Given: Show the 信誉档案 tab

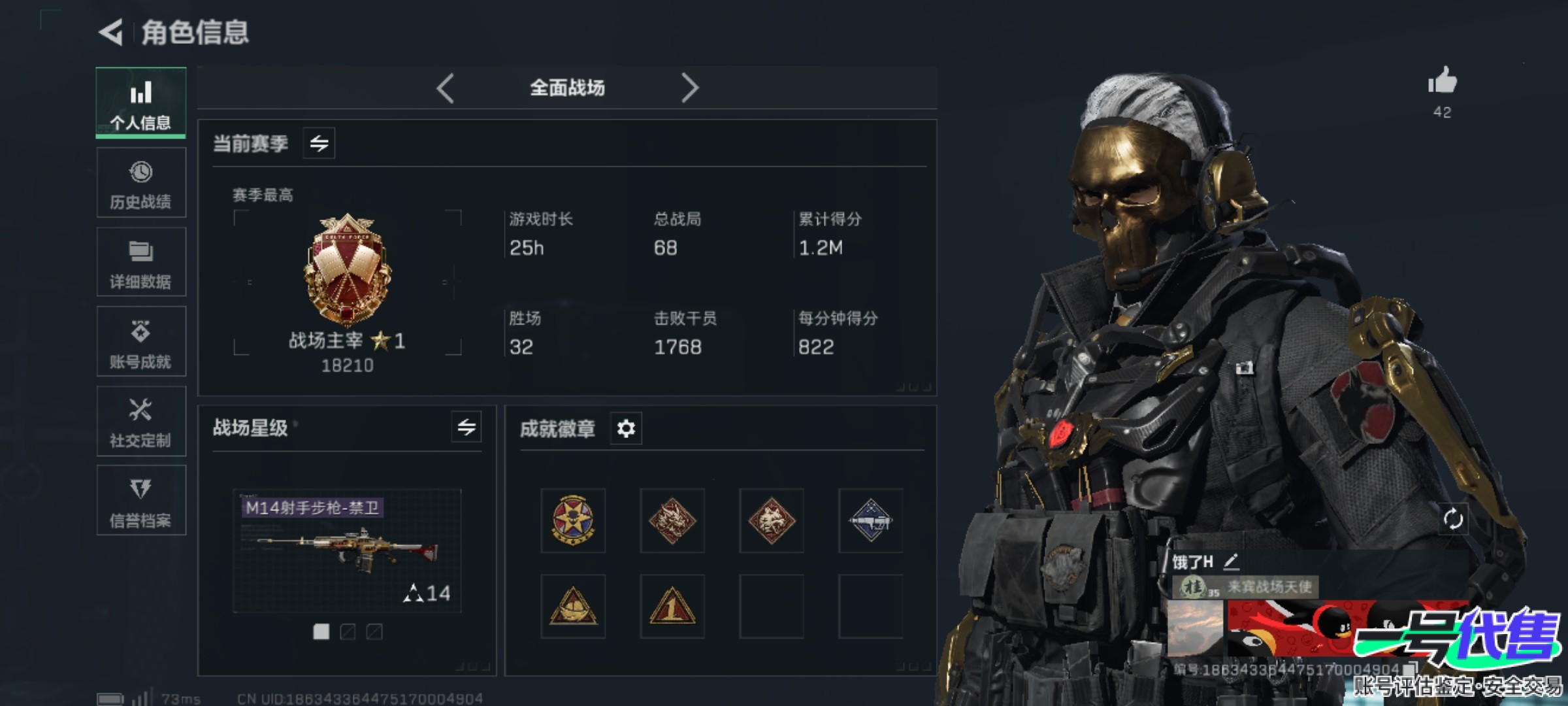Looking at the screenshot, I should click(140, 501).
